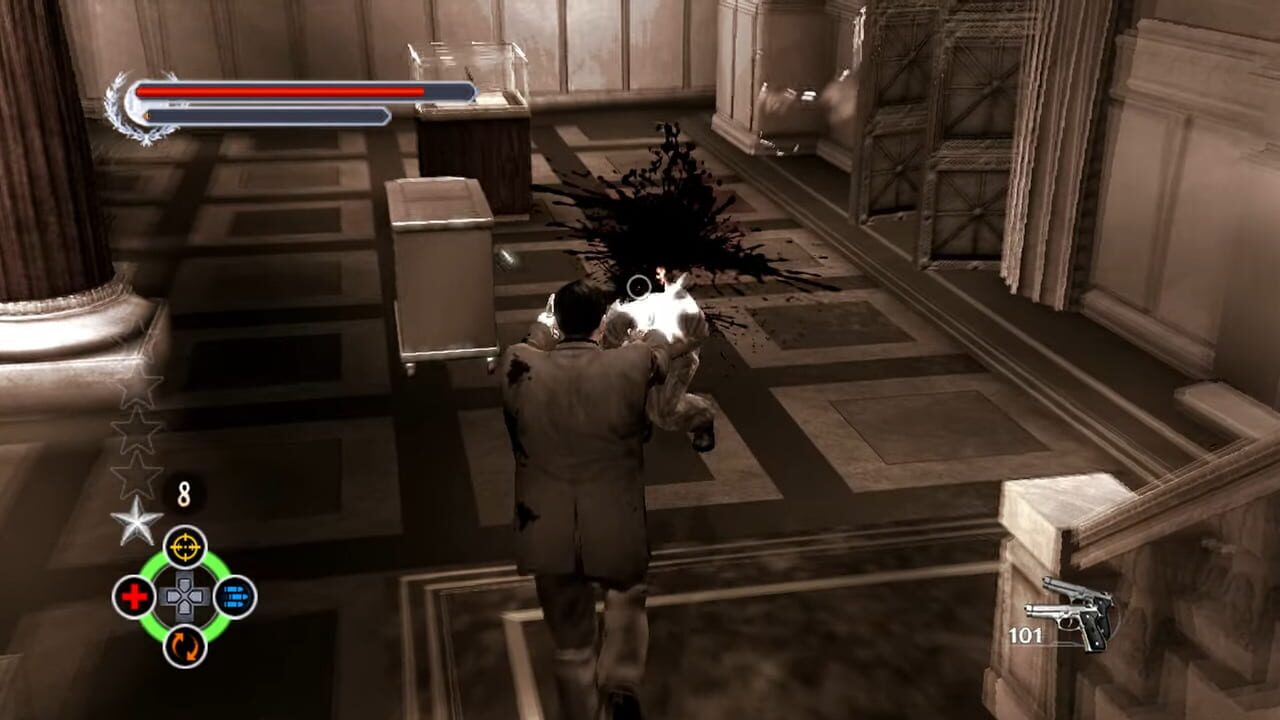Screen dimensions: 1280x720
Task: Click the aiming reticle at screen center
Action: pos(638,288)
